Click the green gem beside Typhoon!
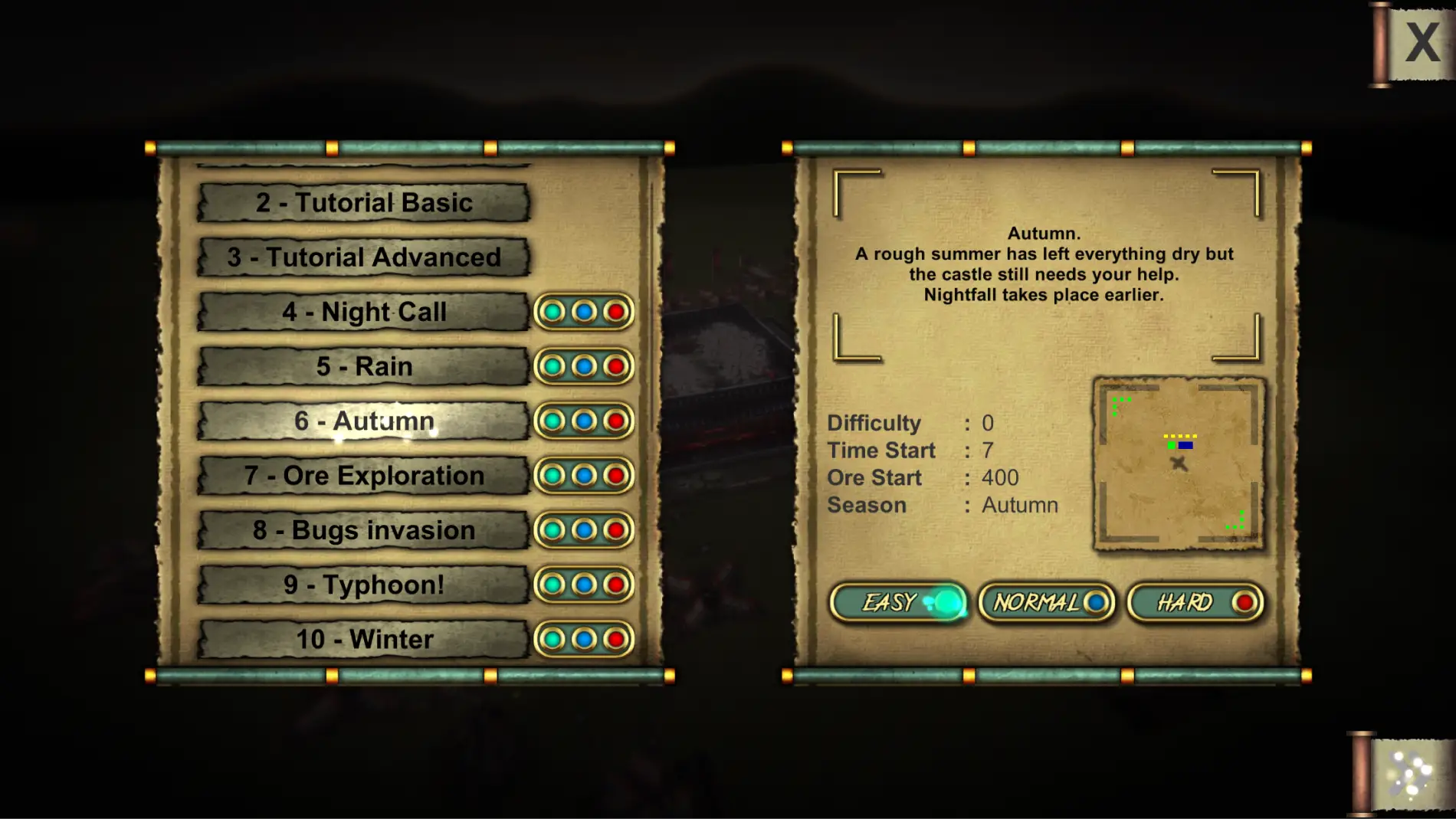 point(553,585)
